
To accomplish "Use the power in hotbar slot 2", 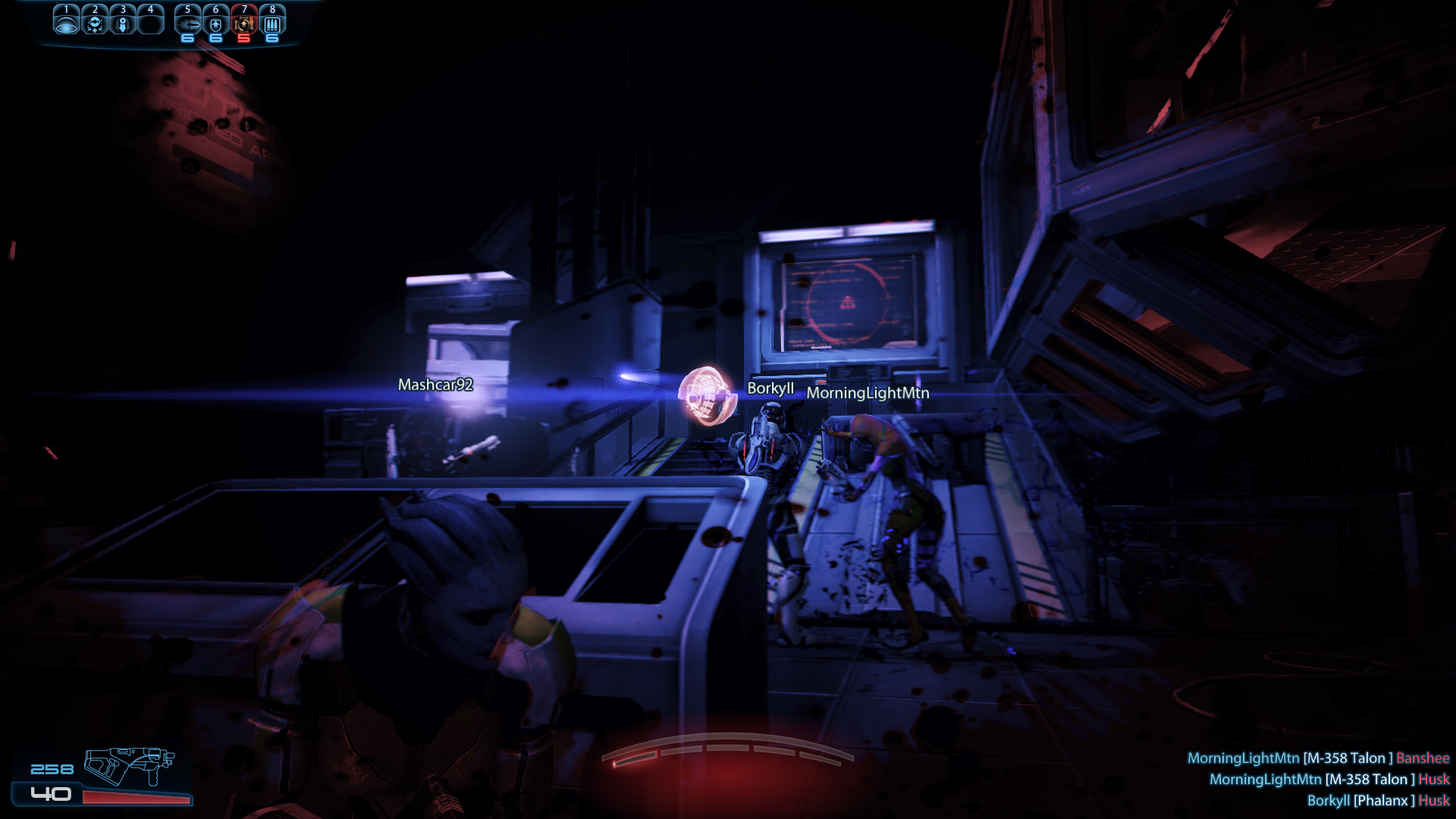I will click(95, 22).
